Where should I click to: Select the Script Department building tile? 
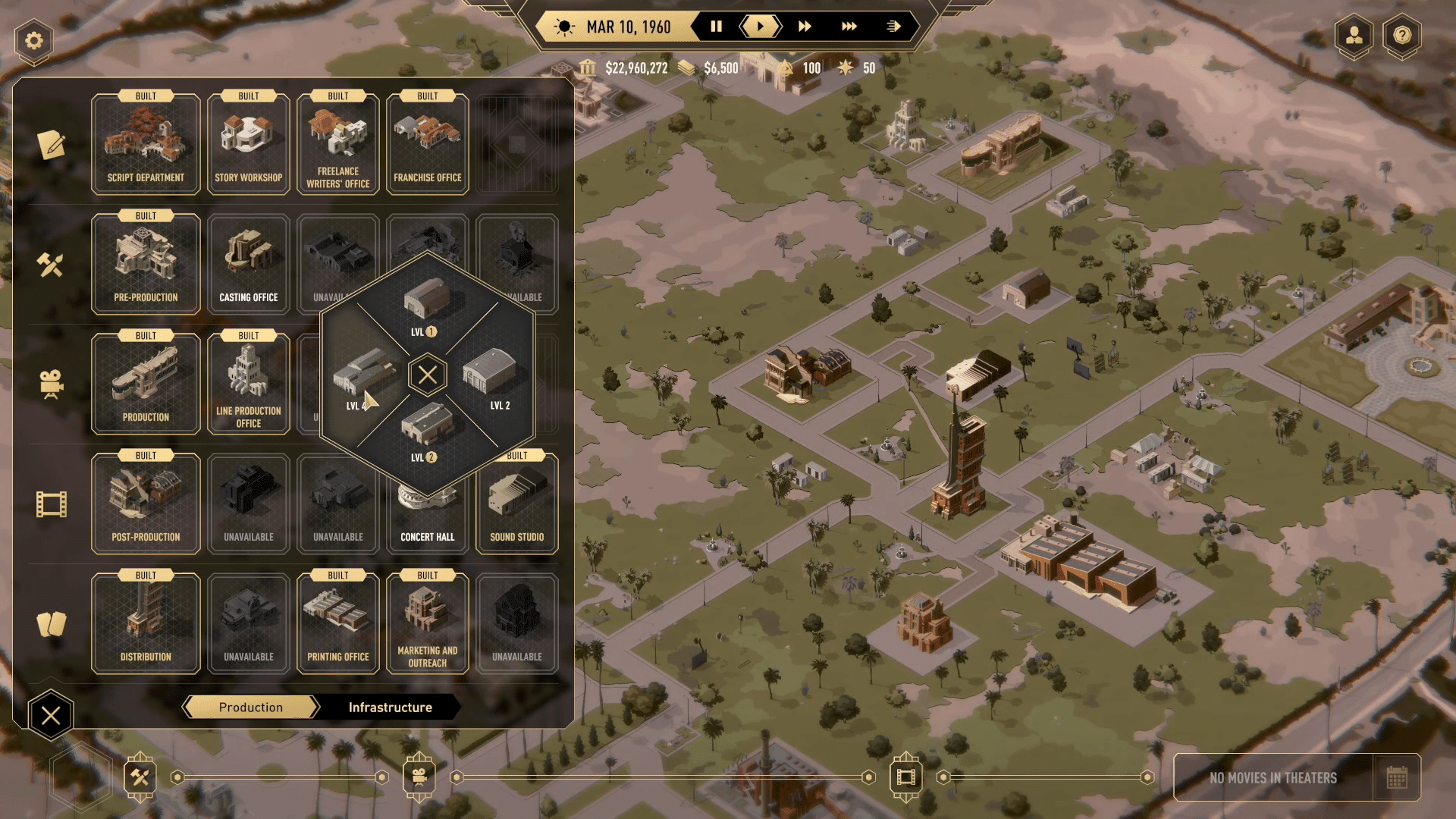click(146, 144)
